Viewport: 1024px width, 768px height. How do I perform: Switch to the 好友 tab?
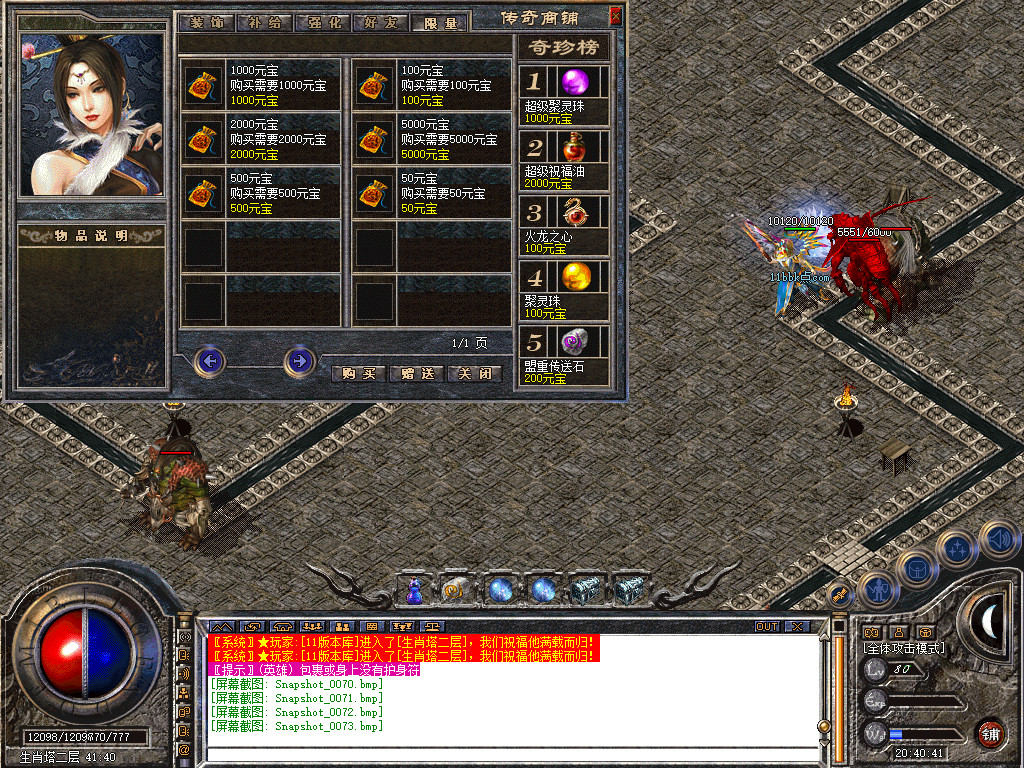tap(381, 22)
